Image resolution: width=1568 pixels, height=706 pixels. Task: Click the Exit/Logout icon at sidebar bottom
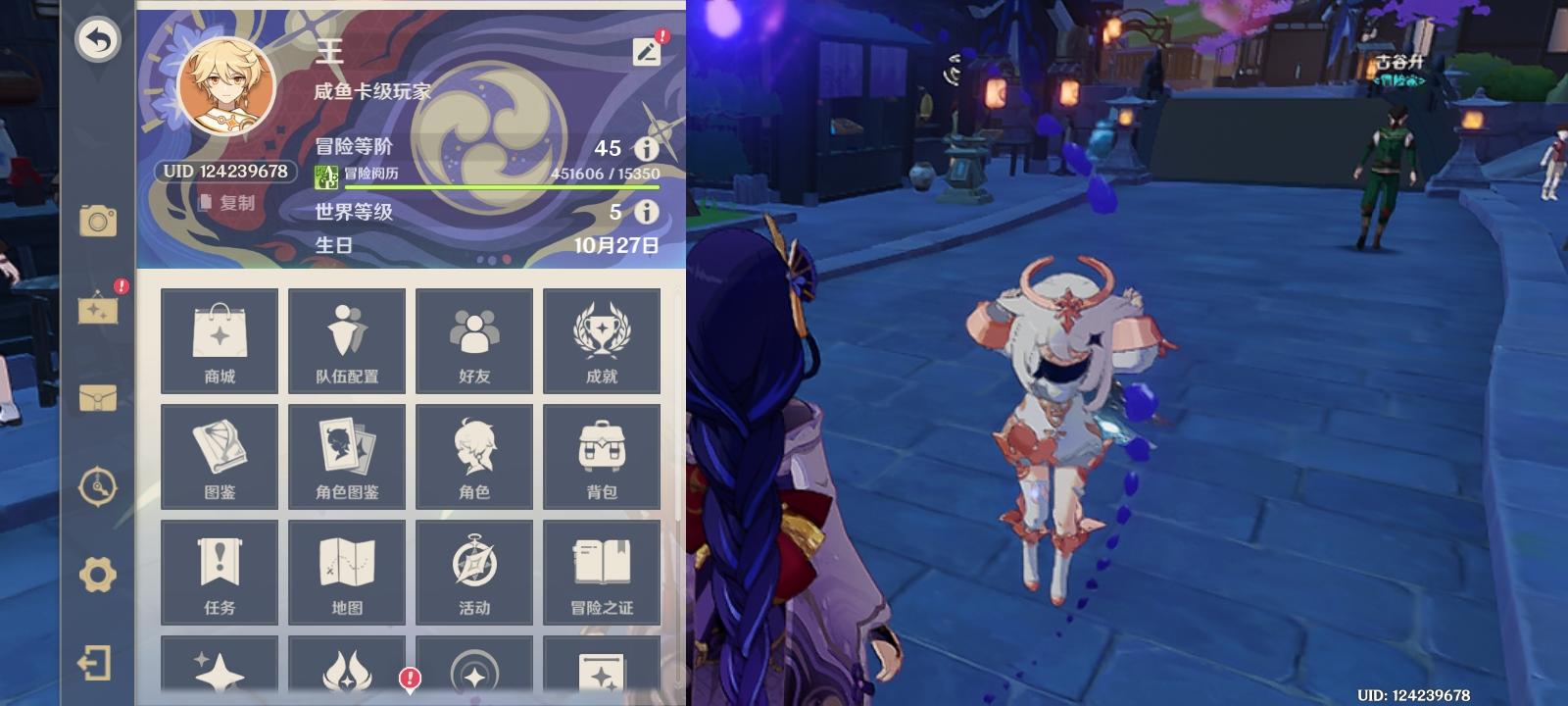pyautogui.click(x=93, y=661)
